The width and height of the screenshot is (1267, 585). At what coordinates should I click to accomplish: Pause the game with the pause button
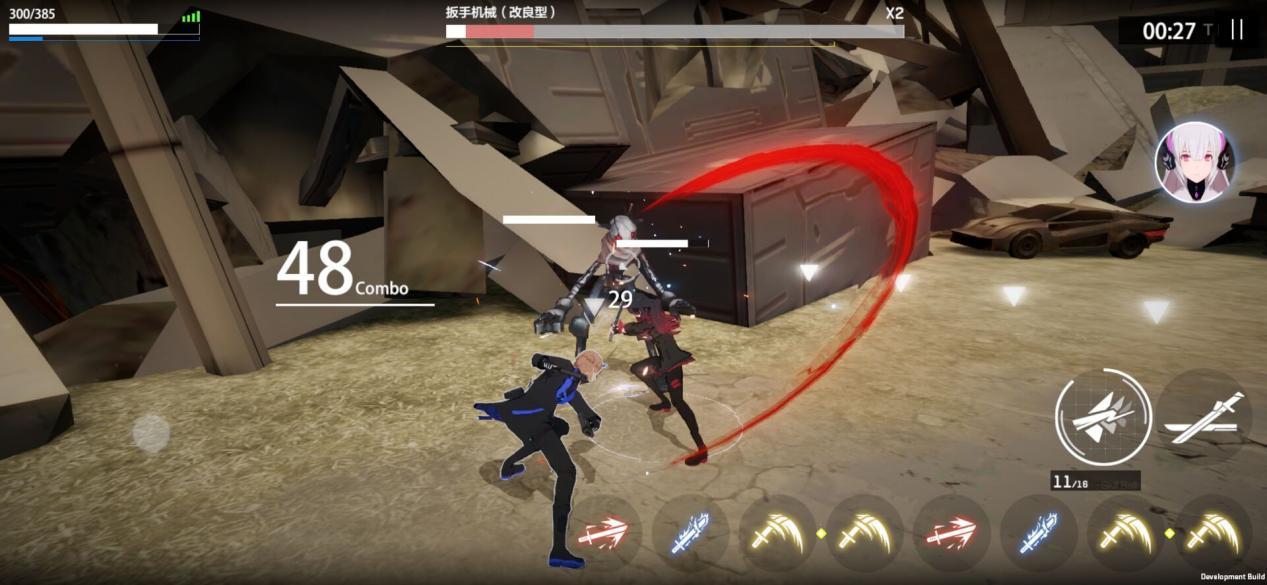(x=1237, y=30)
